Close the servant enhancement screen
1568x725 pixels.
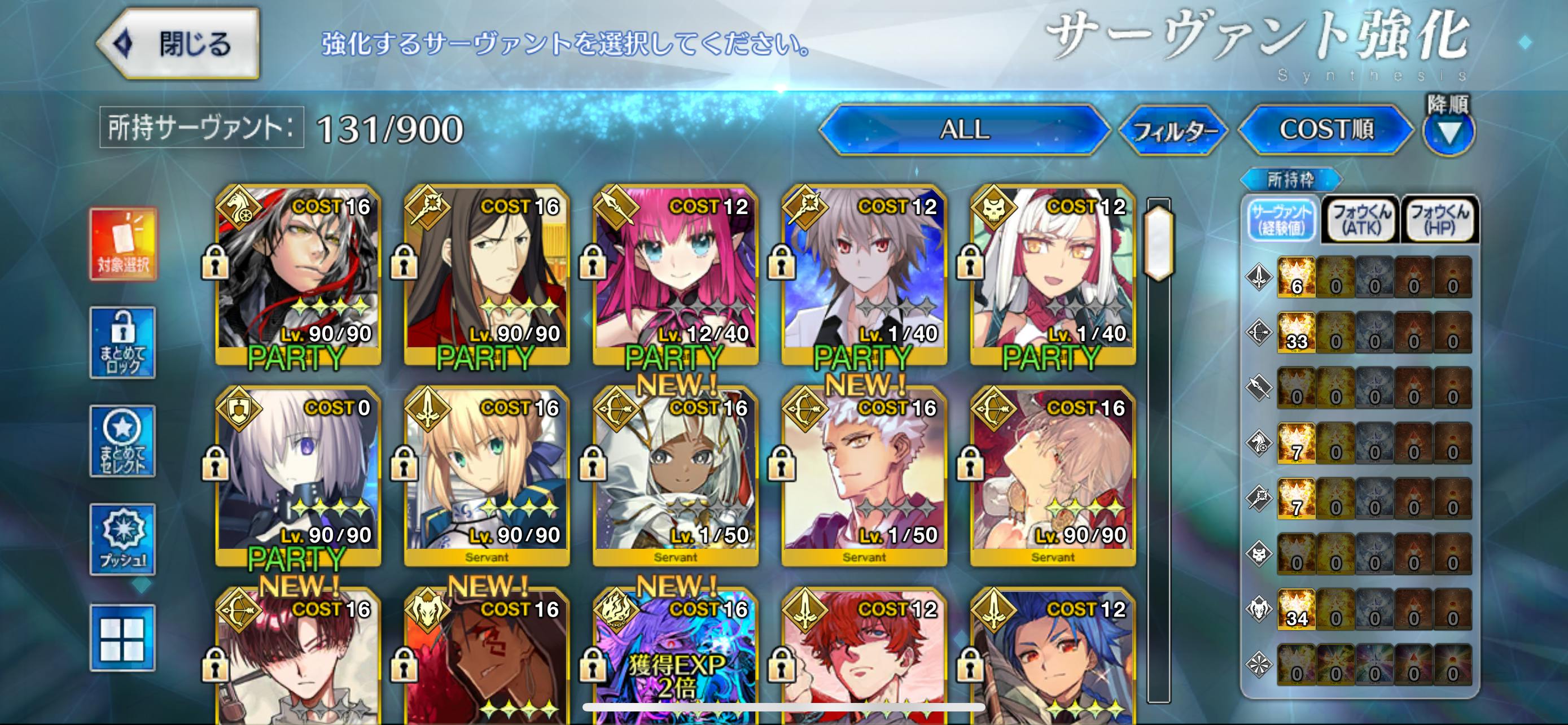point(178,44)
